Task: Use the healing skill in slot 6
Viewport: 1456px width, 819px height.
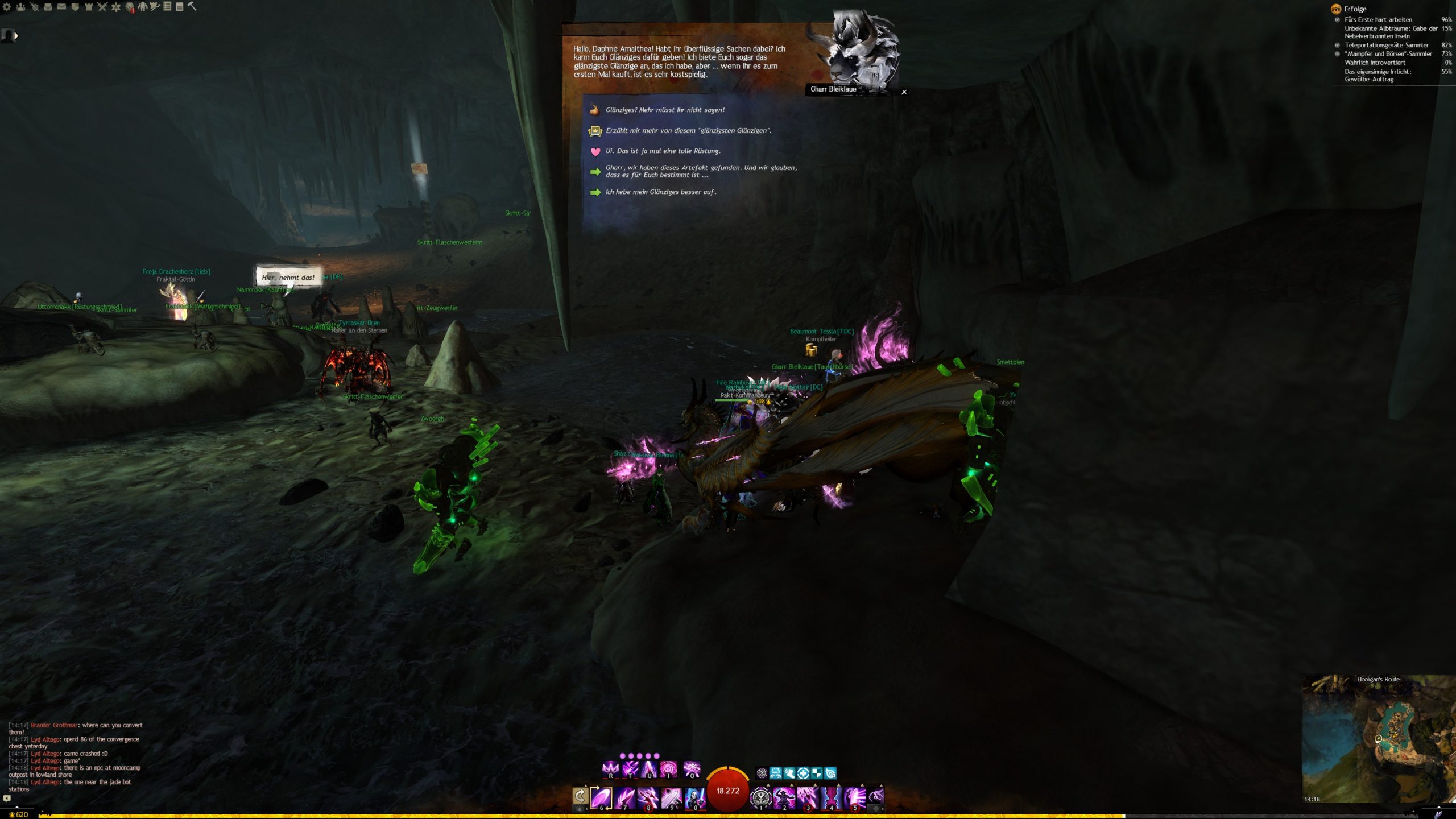Action: pos(601,797)
